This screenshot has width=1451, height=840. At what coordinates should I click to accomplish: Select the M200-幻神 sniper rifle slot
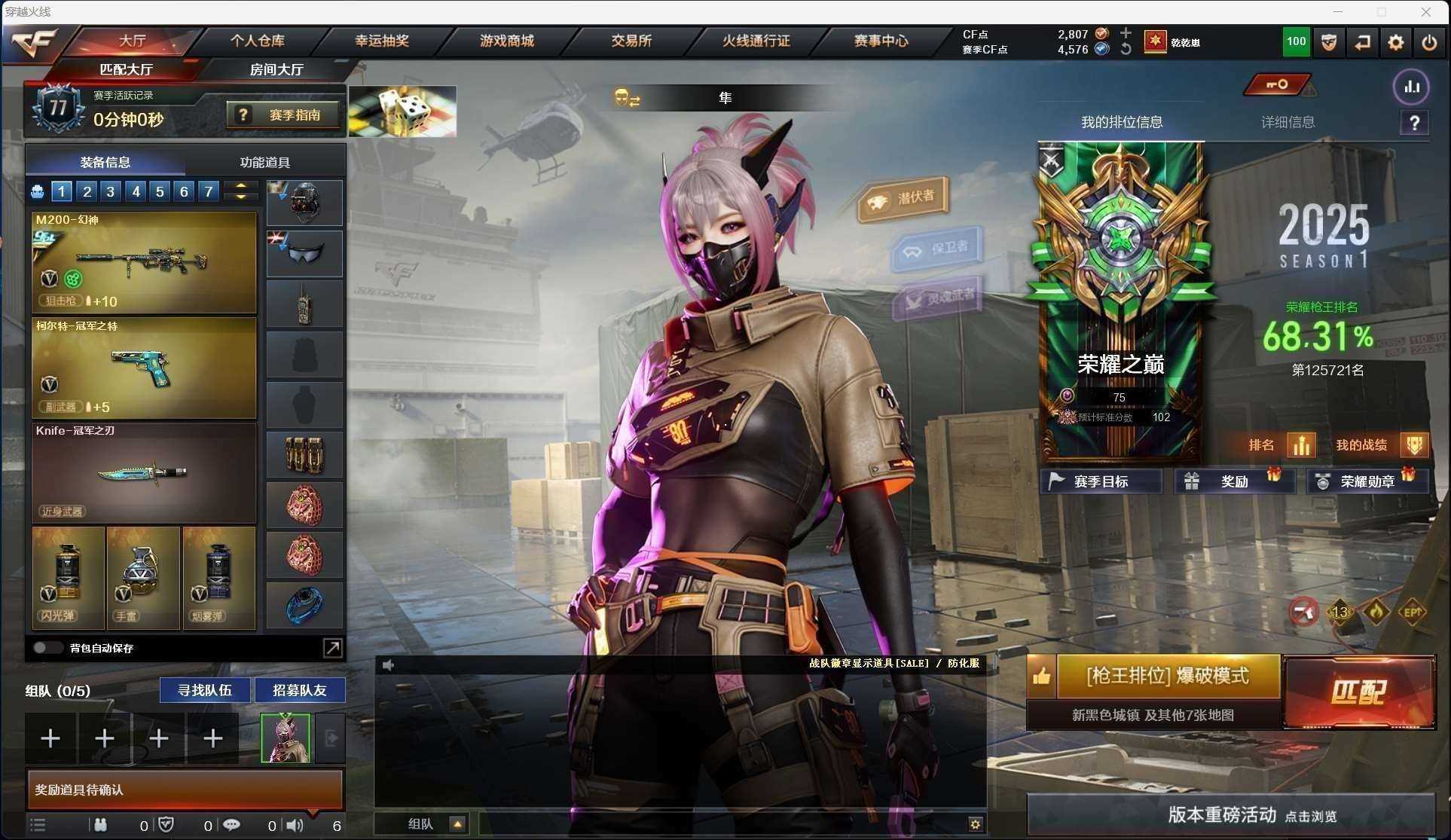pos(144,262)
